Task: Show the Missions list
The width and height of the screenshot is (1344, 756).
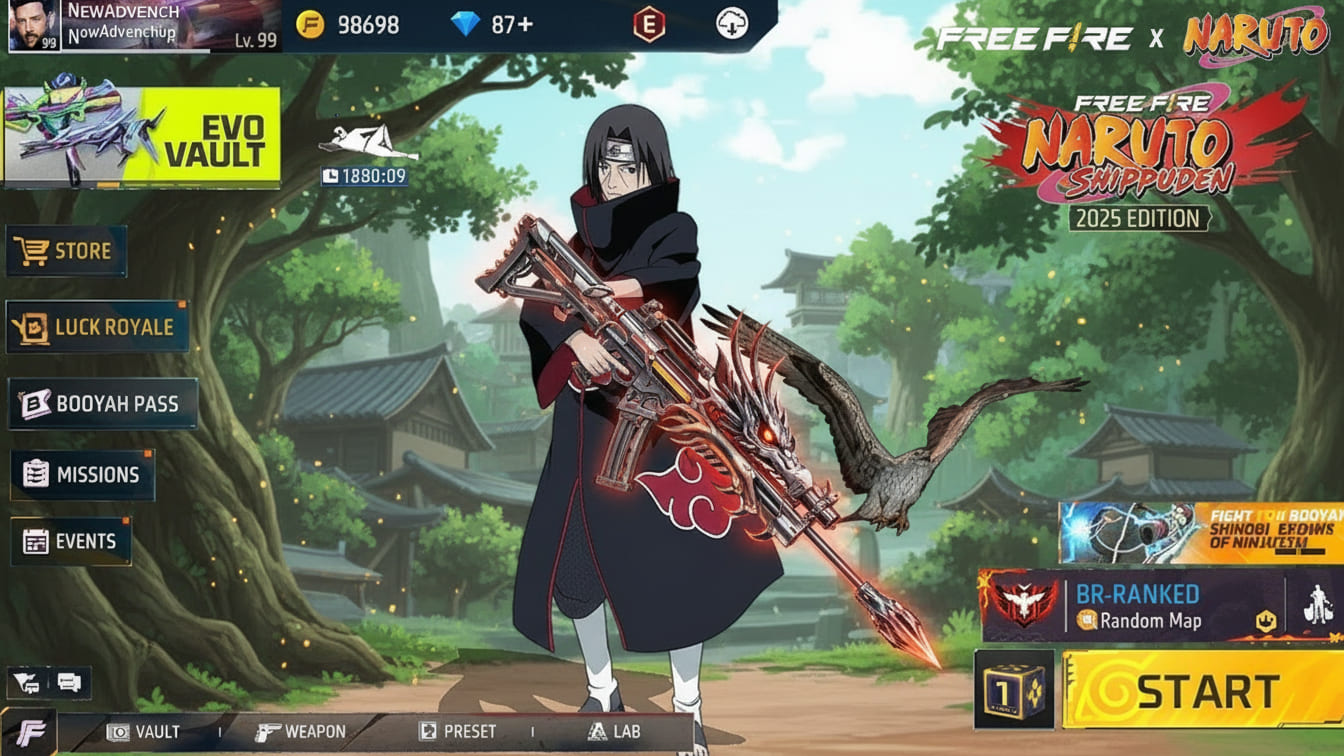Action: (82, 475)
